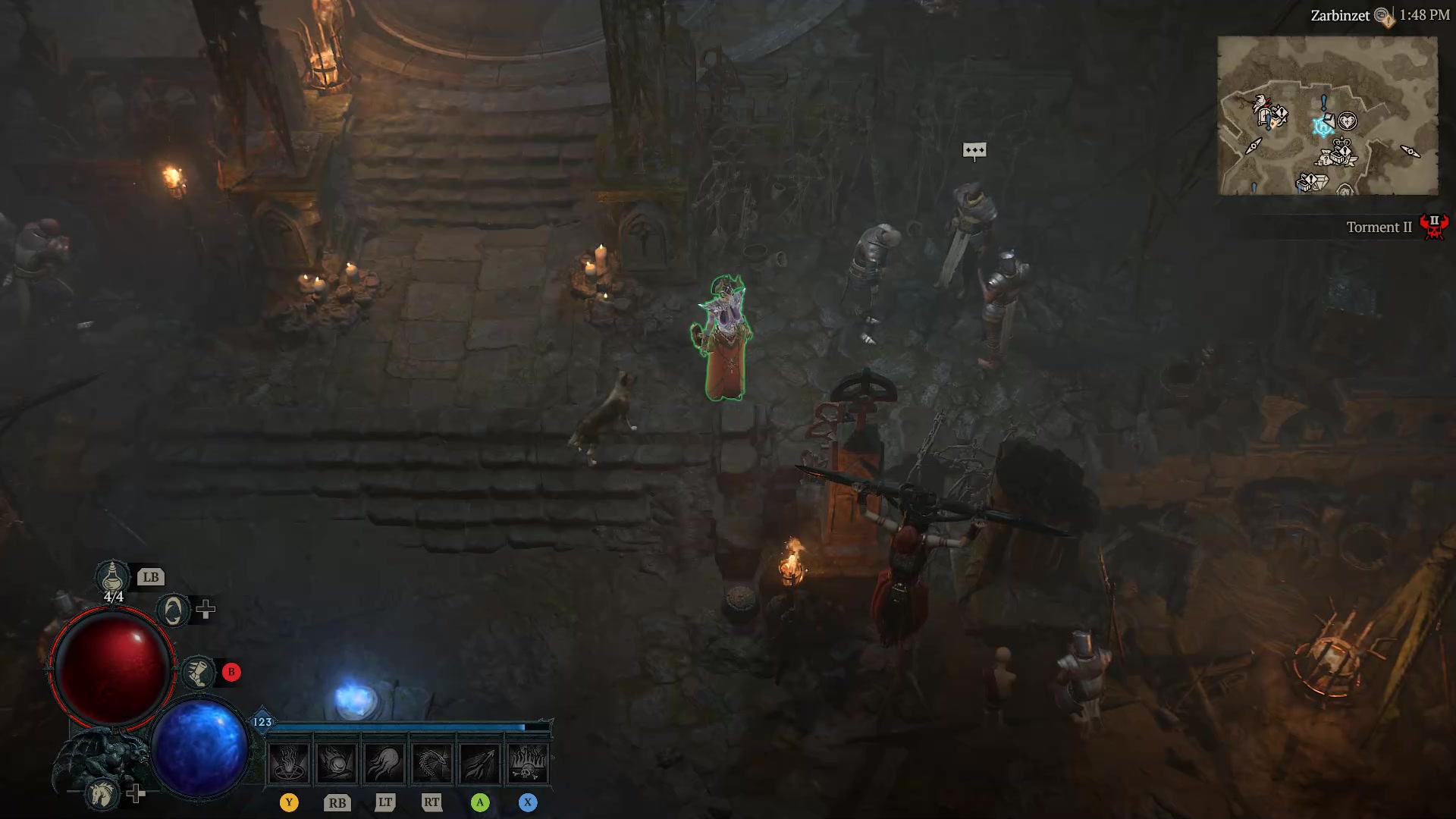
Task: Click the speech bubble above the knight NPC
Action: (974, 150)
